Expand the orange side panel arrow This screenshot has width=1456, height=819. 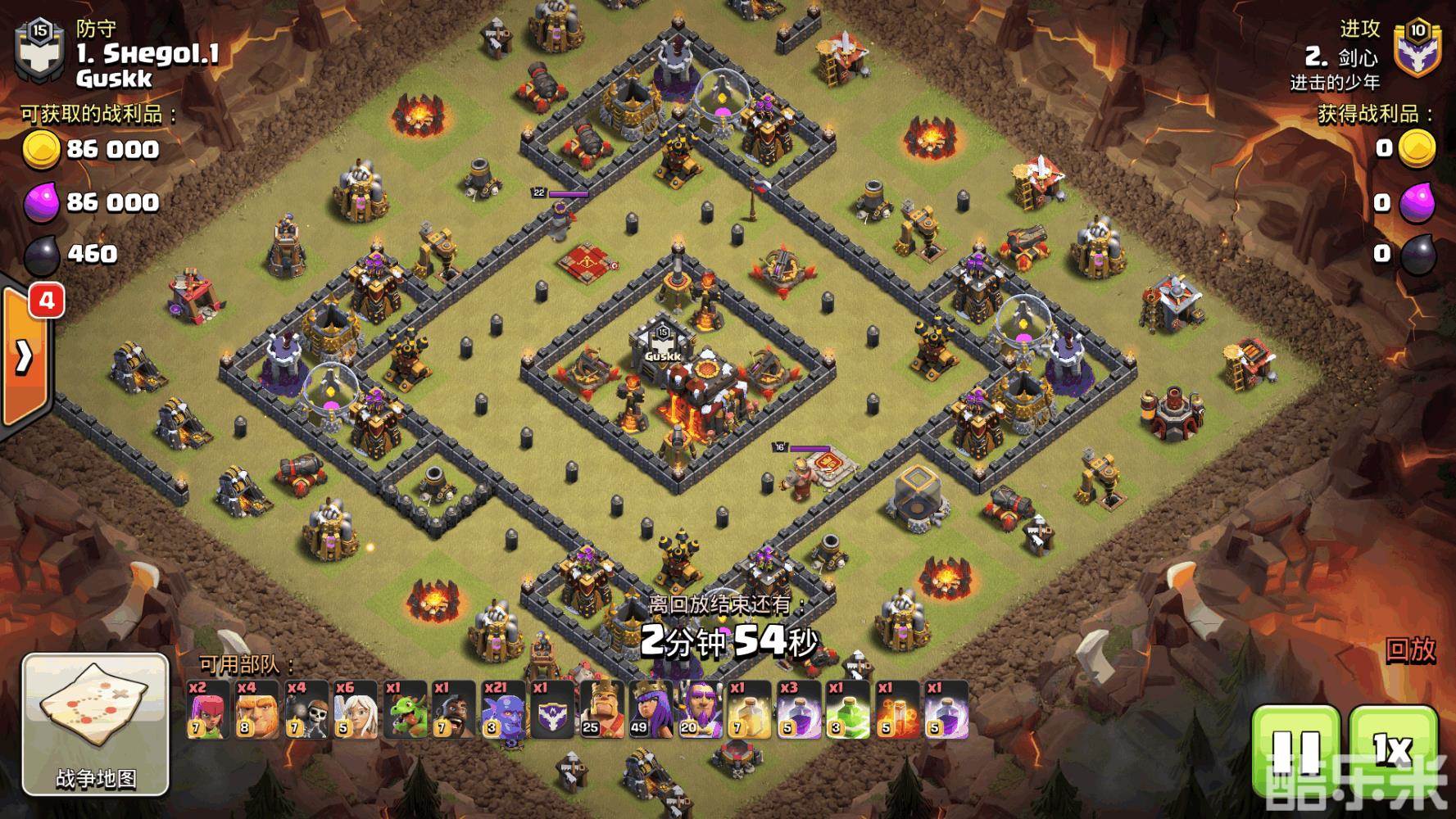(25, 356)
